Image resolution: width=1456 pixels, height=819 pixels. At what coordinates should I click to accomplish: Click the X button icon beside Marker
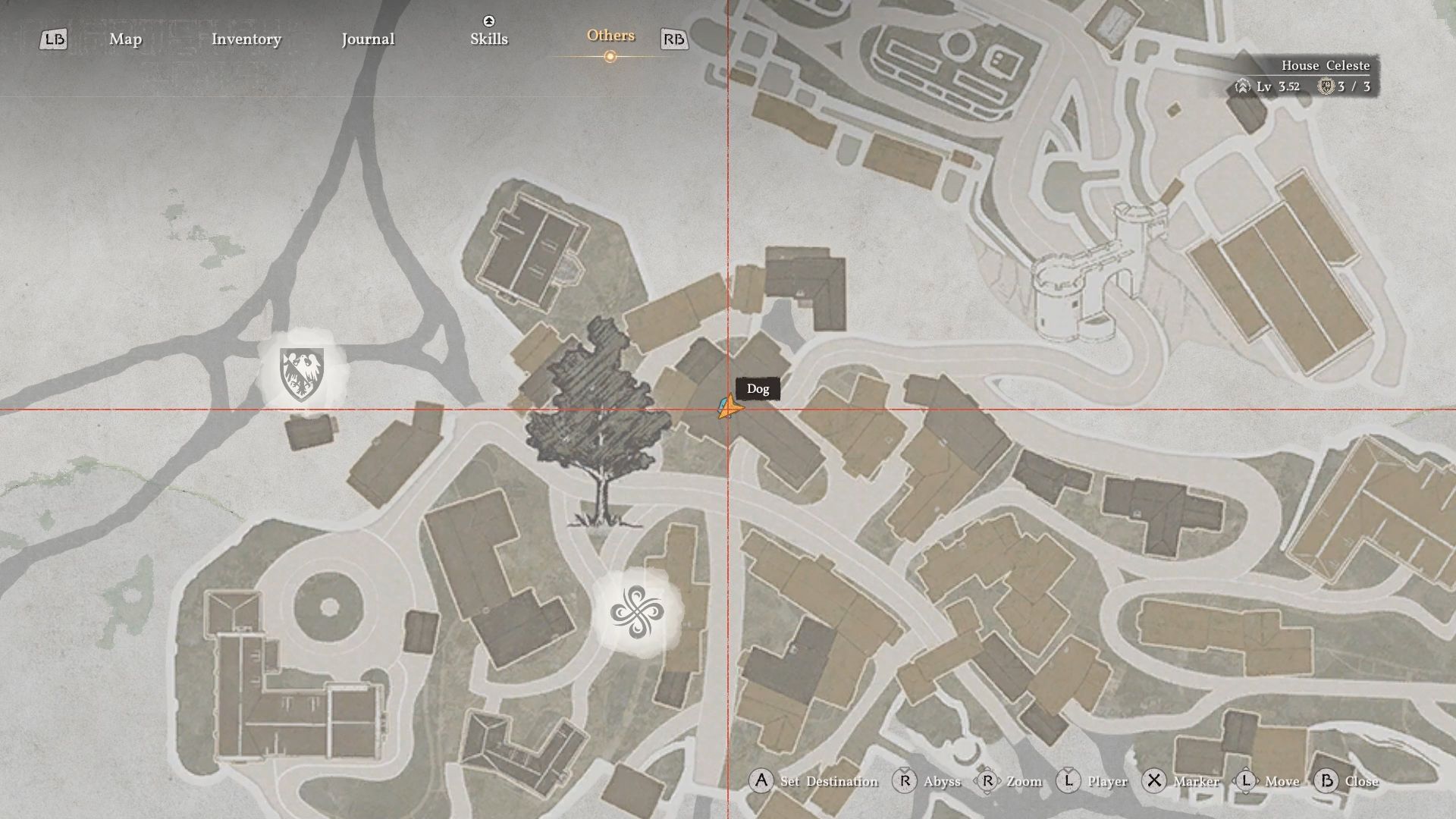coord(1154,781)
